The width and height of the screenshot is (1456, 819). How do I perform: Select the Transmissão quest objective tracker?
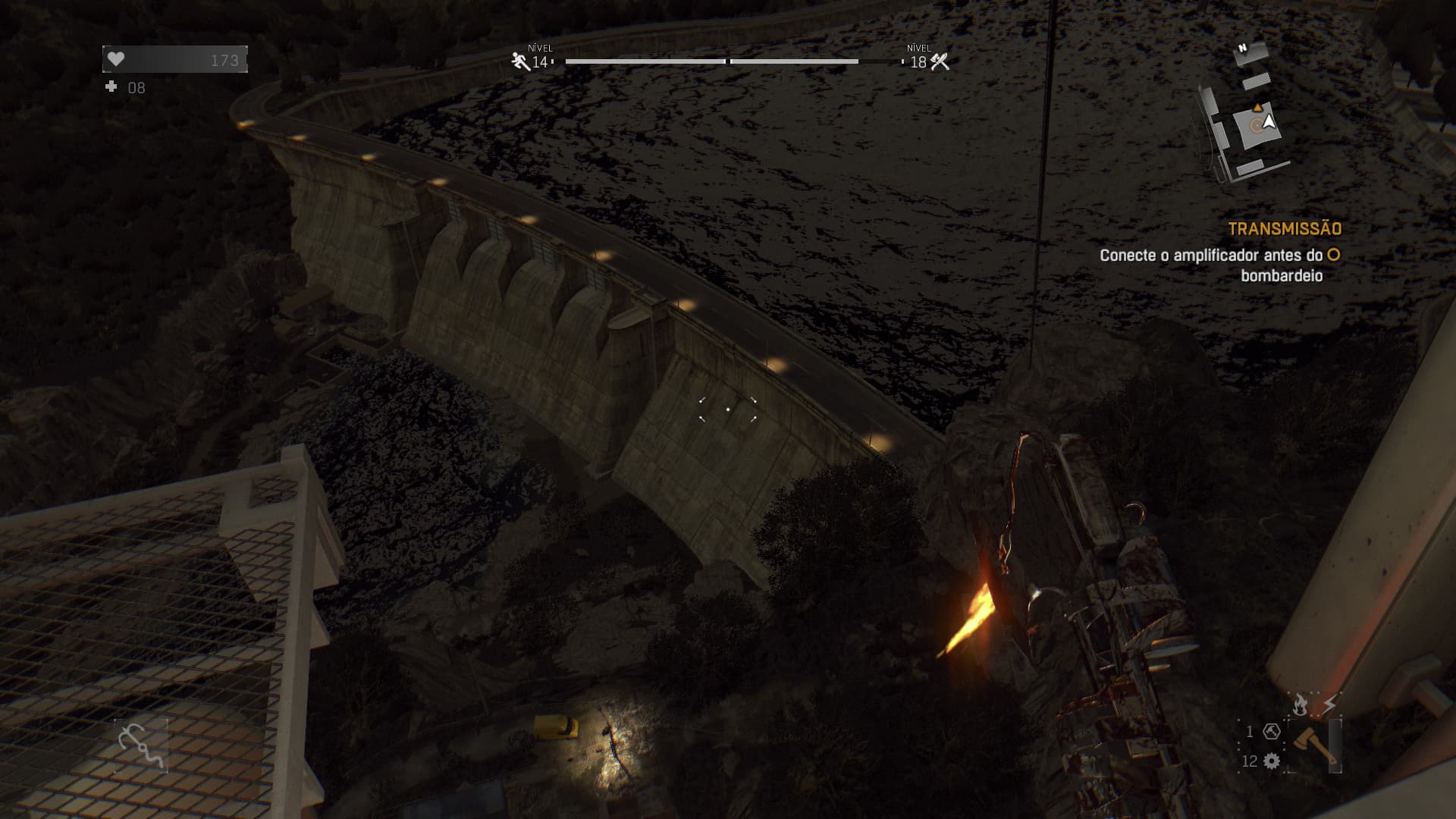1285,229
